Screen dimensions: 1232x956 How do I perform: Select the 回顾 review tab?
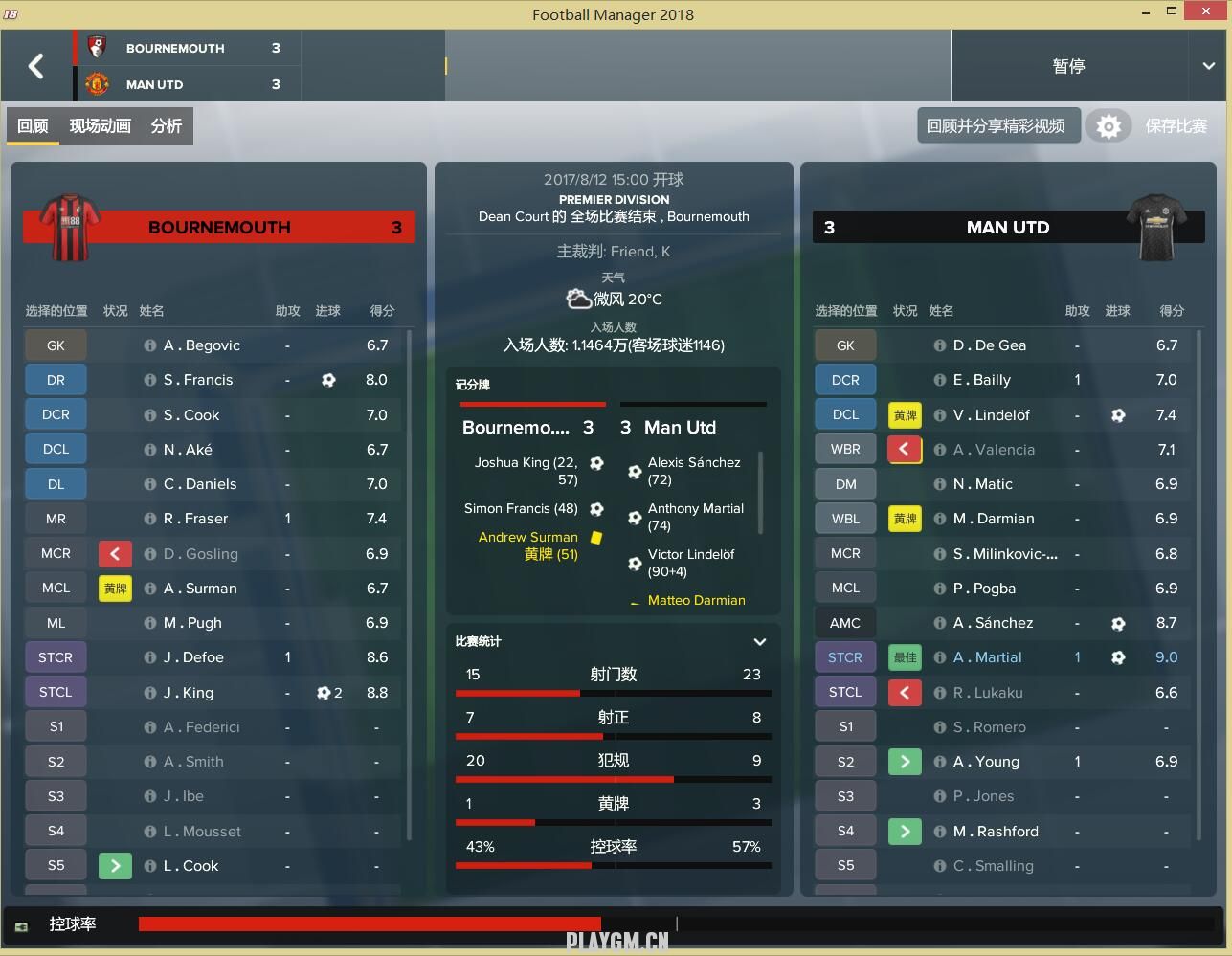[33, 126]
